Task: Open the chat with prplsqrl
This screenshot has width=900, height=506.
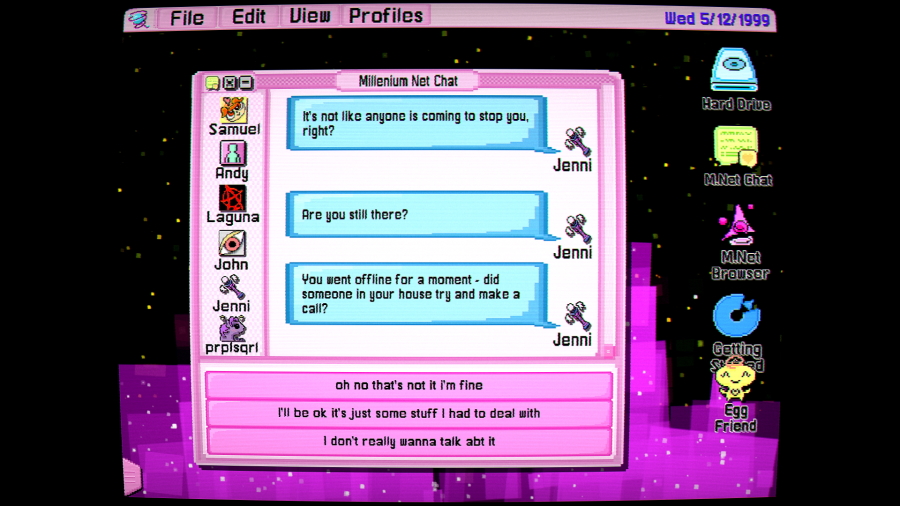Action: point(232,335)
